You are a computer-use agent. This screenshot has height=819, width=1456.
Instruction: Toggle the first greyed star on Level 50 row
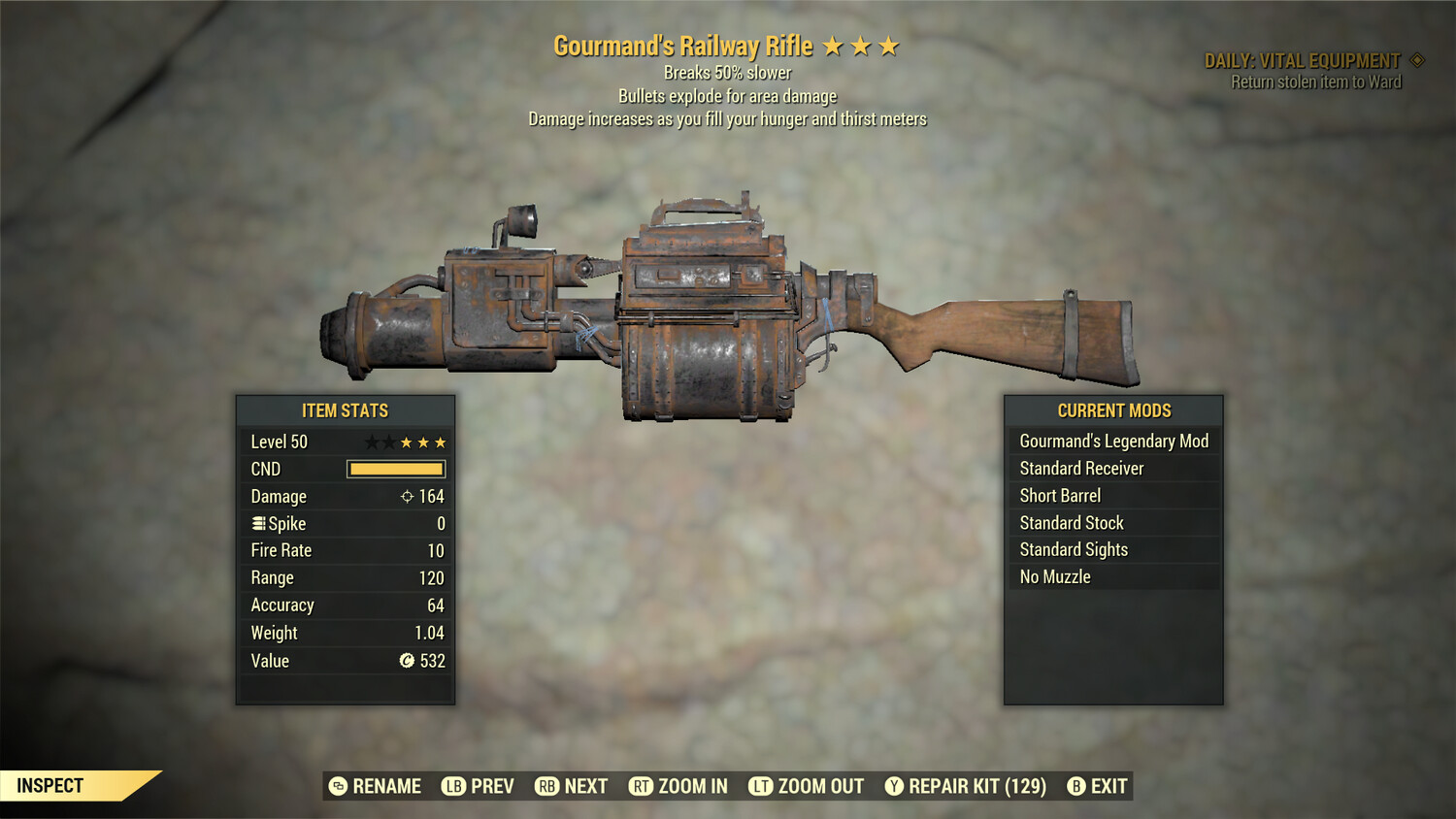pos(372,442)
